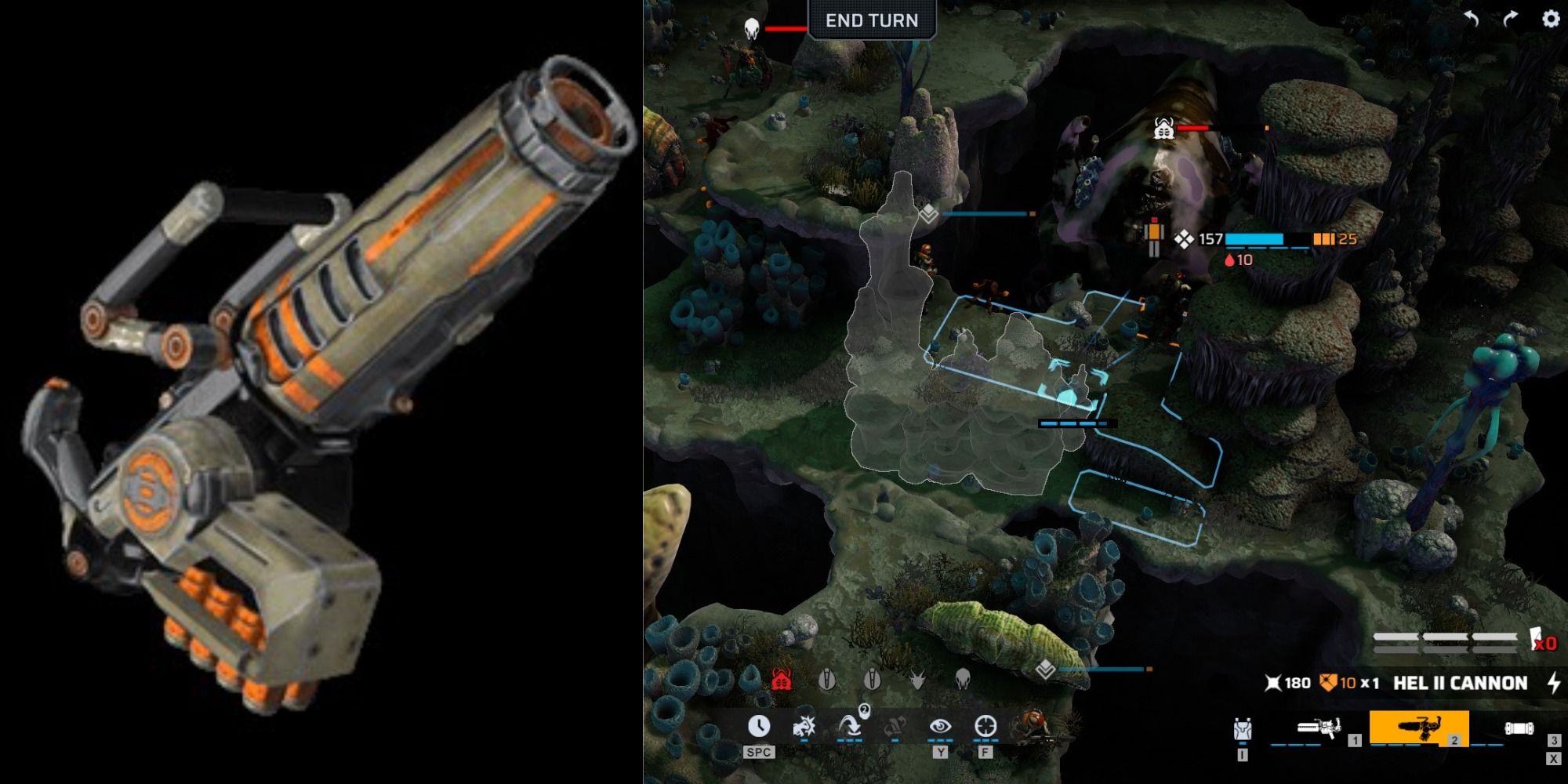Activate the aimed shot crosshair ability

click(985, 725)
